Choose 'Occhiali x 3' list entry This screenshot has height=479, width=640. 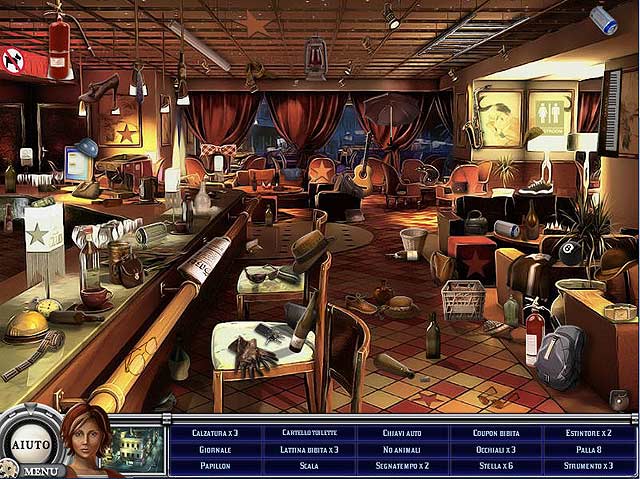point(497,449)
